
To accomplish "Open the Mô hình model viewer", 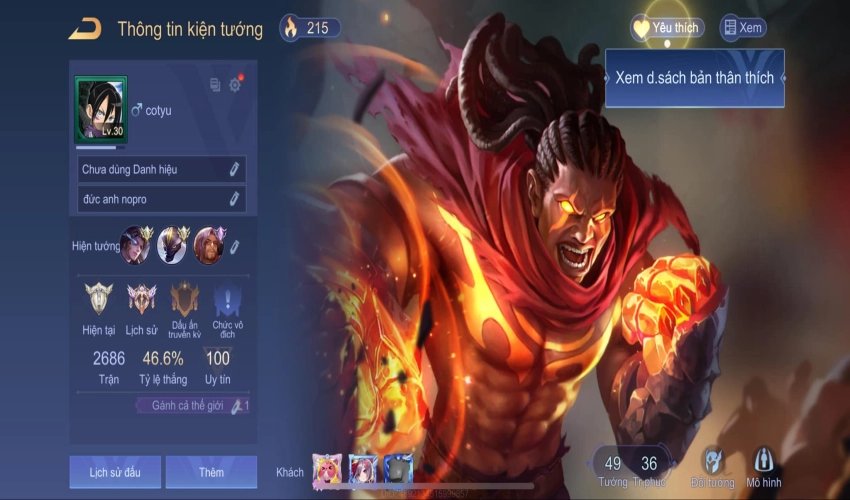I will click(763, 468).
